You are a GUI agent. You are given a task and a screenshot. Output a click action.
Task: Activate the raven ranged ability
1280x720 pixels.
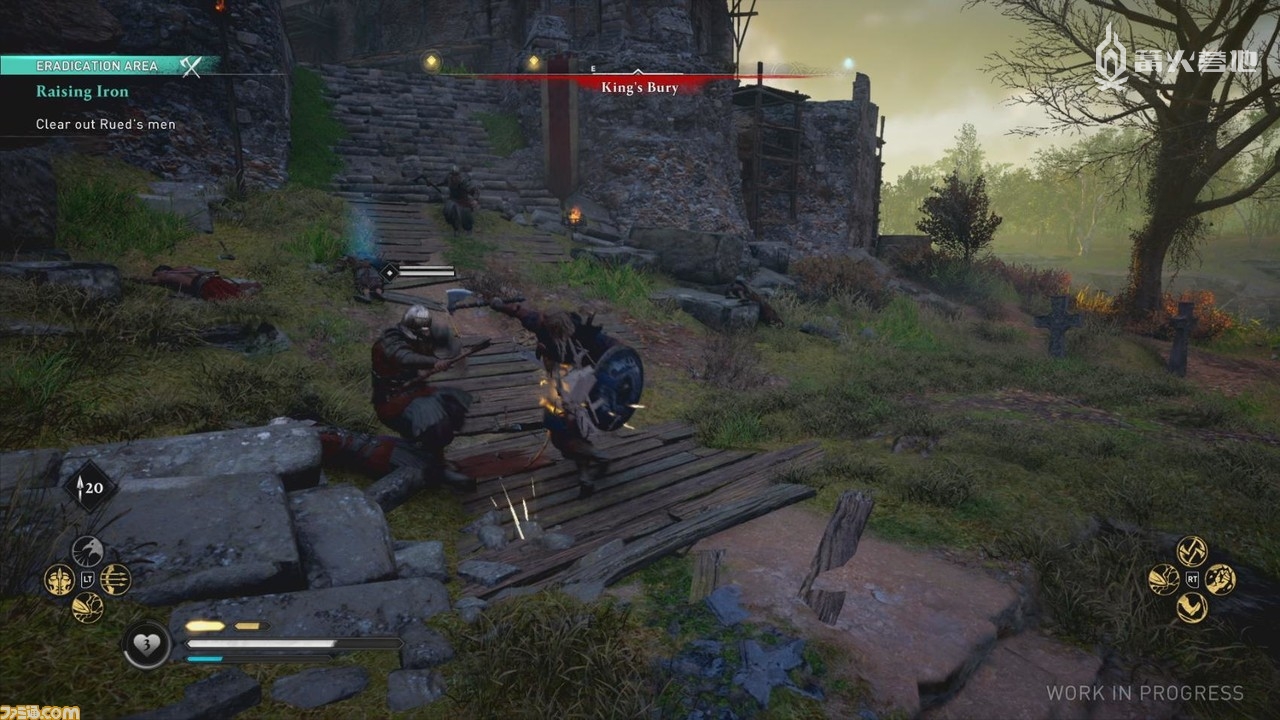87,551
